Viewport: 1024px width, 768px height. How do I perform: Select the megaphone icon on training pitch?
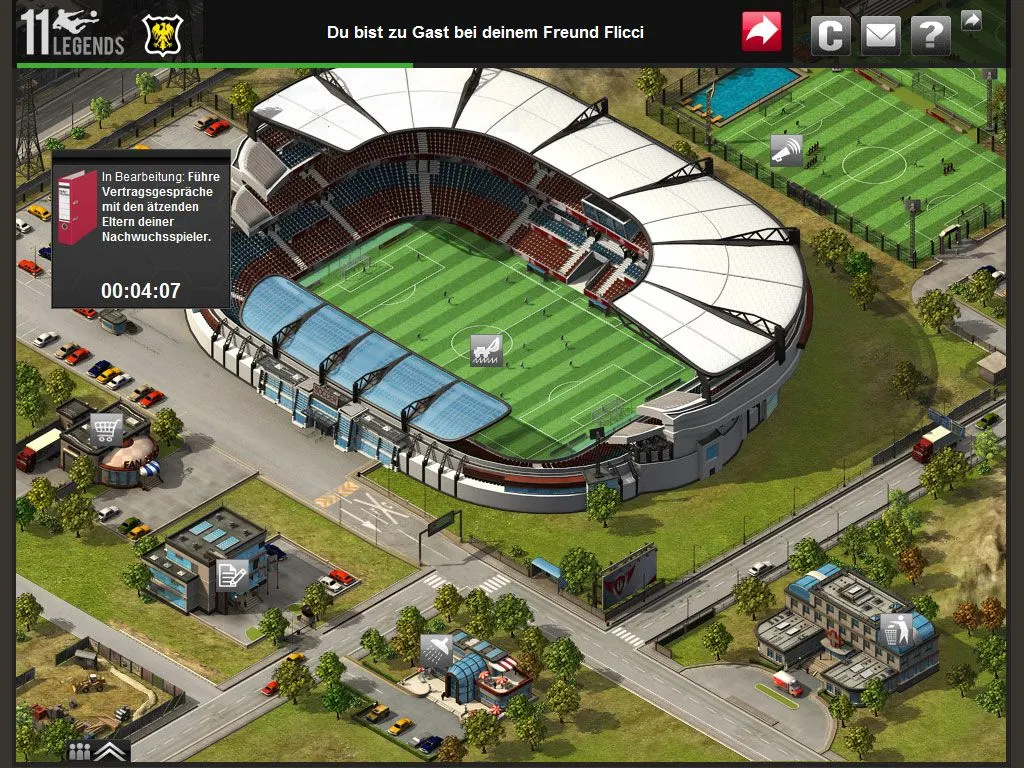(787, 150)
